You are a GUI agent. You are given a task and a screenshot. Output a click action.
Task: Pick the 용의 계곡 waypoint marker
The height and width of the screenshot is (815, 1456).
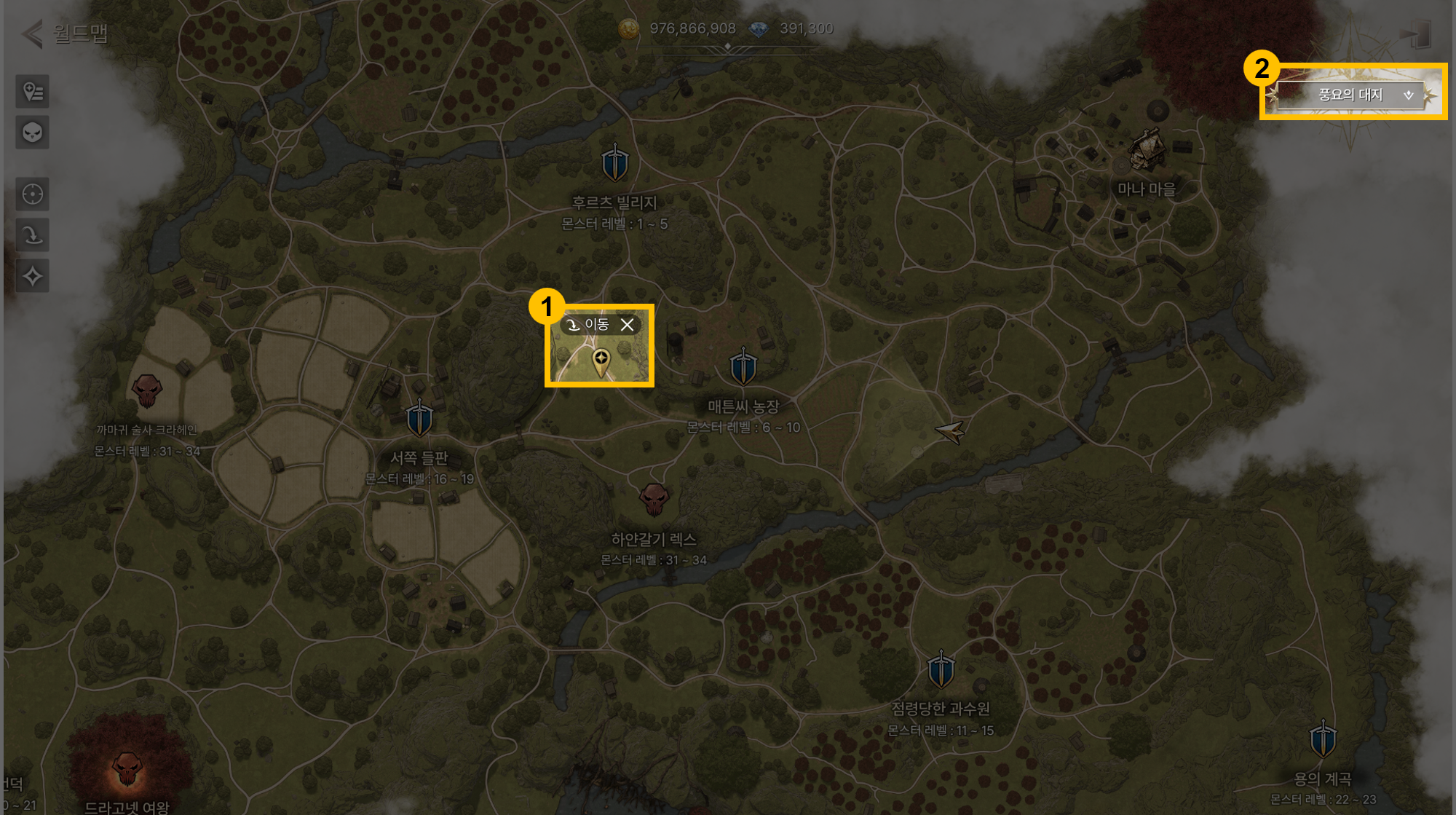click(x=1322, y=739)
